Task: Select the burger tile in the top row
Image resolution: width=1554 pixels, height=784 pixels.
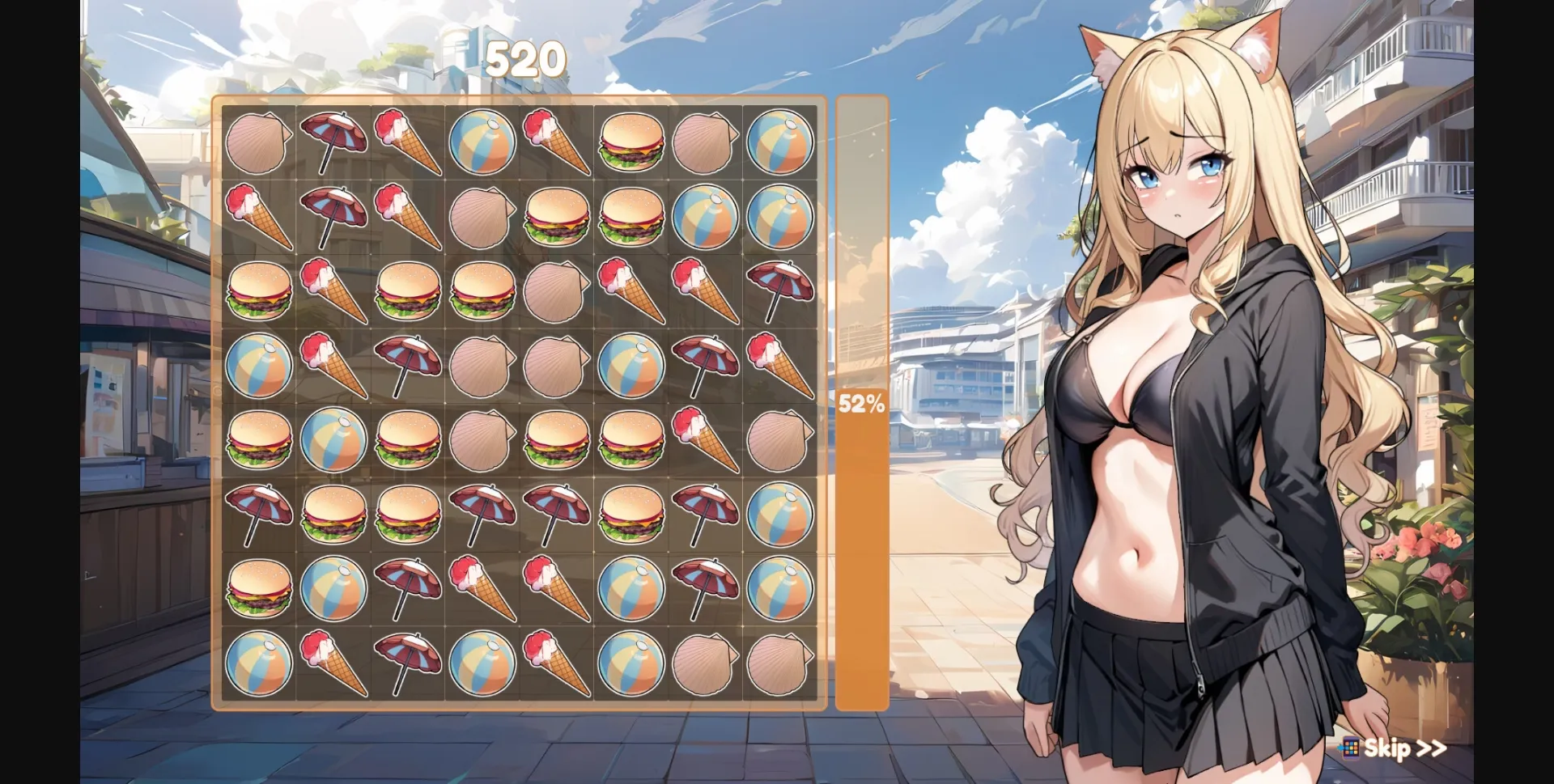Action: click(x=631, y=142)
